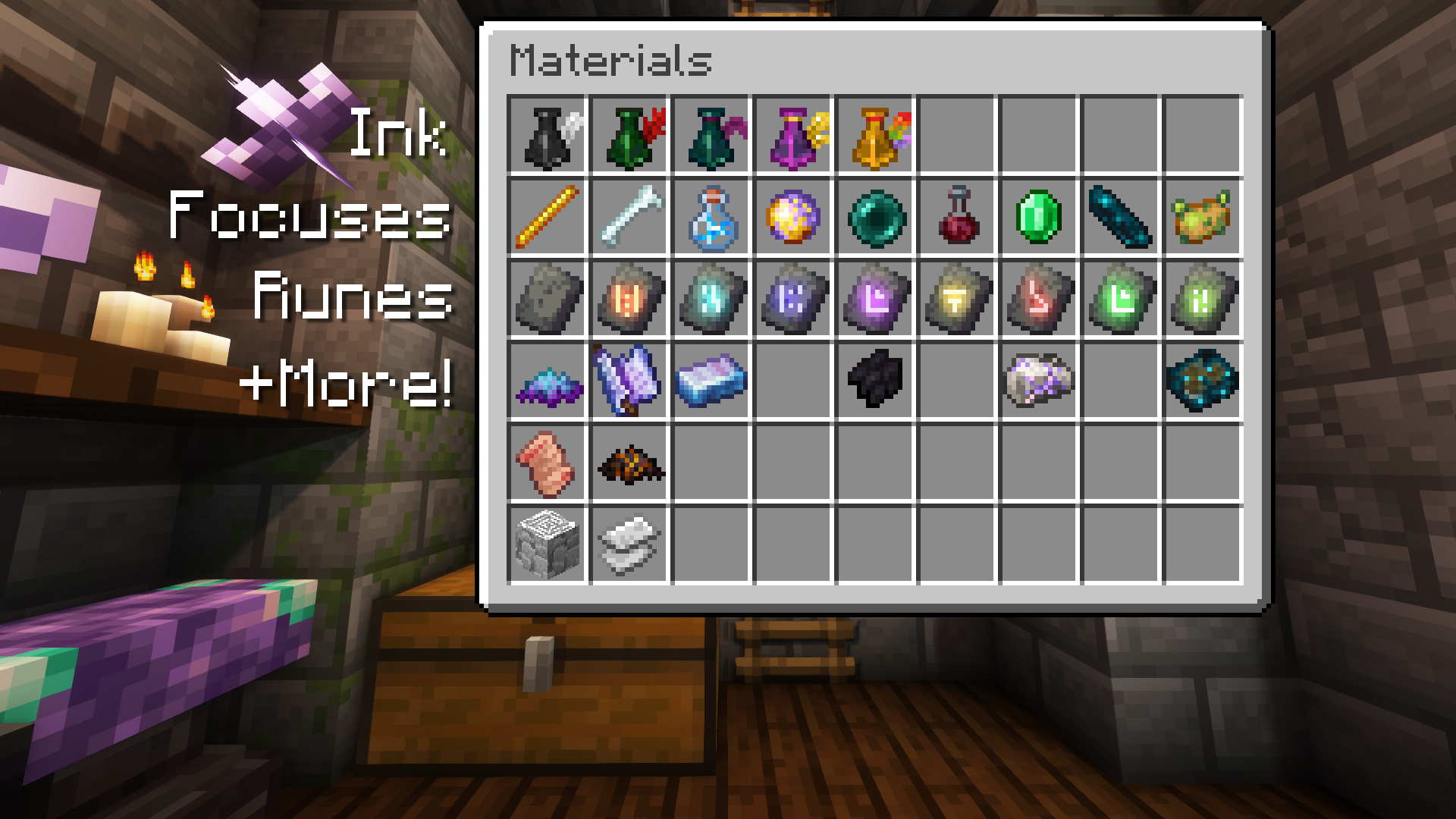Image resolution: width=1456 pixels, height=819 pixels.
Task: Grab the golden ink bottle
Action: (x=874, y=136)
